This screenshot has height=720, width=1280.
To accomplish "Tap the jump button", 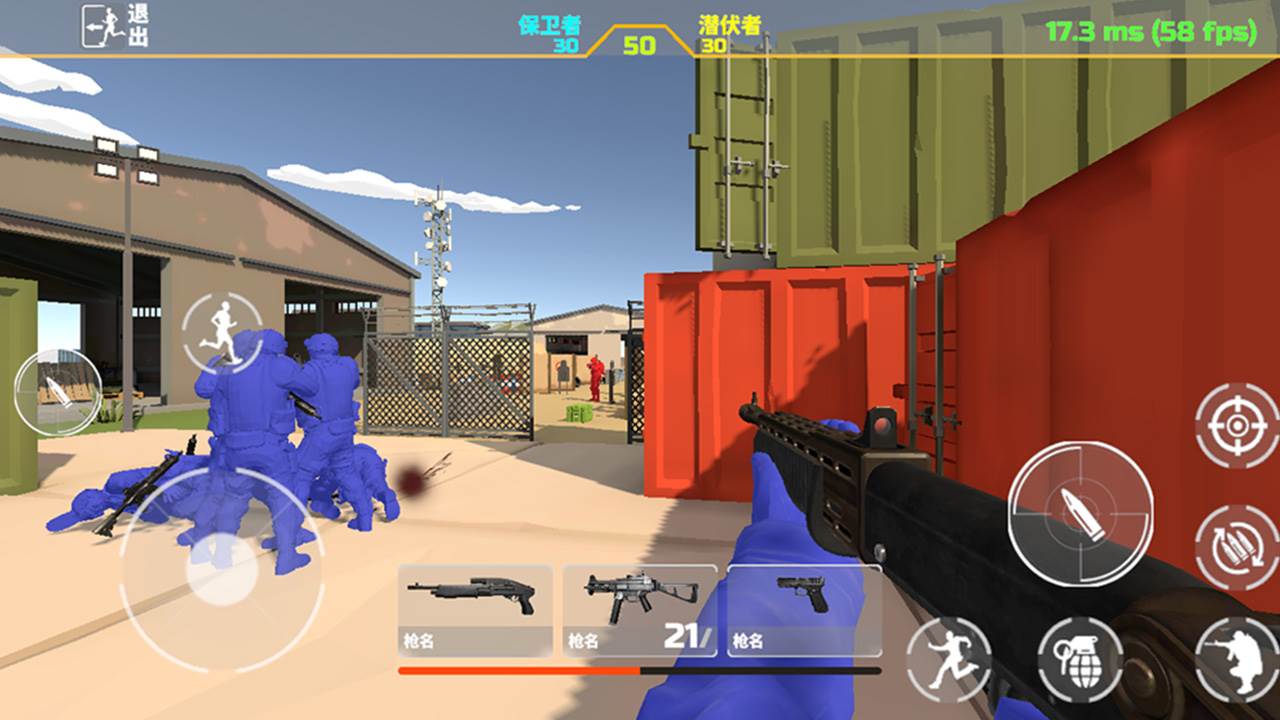I will 948,660.
